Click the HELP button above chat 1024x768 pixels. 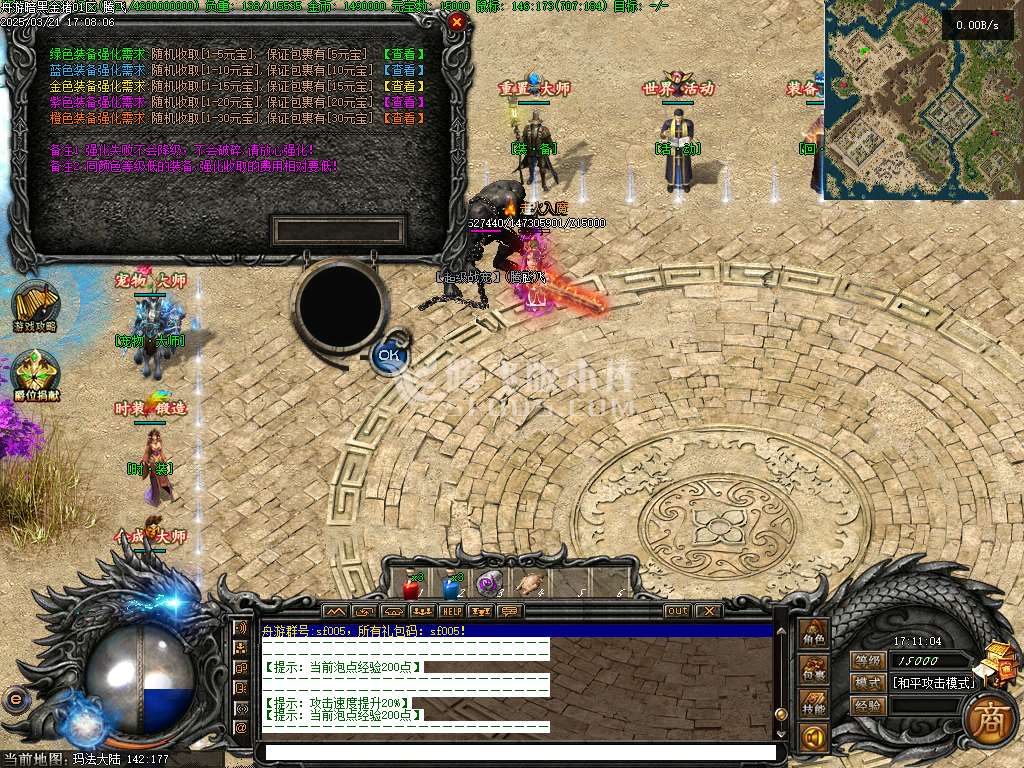[x=452, y=611]
